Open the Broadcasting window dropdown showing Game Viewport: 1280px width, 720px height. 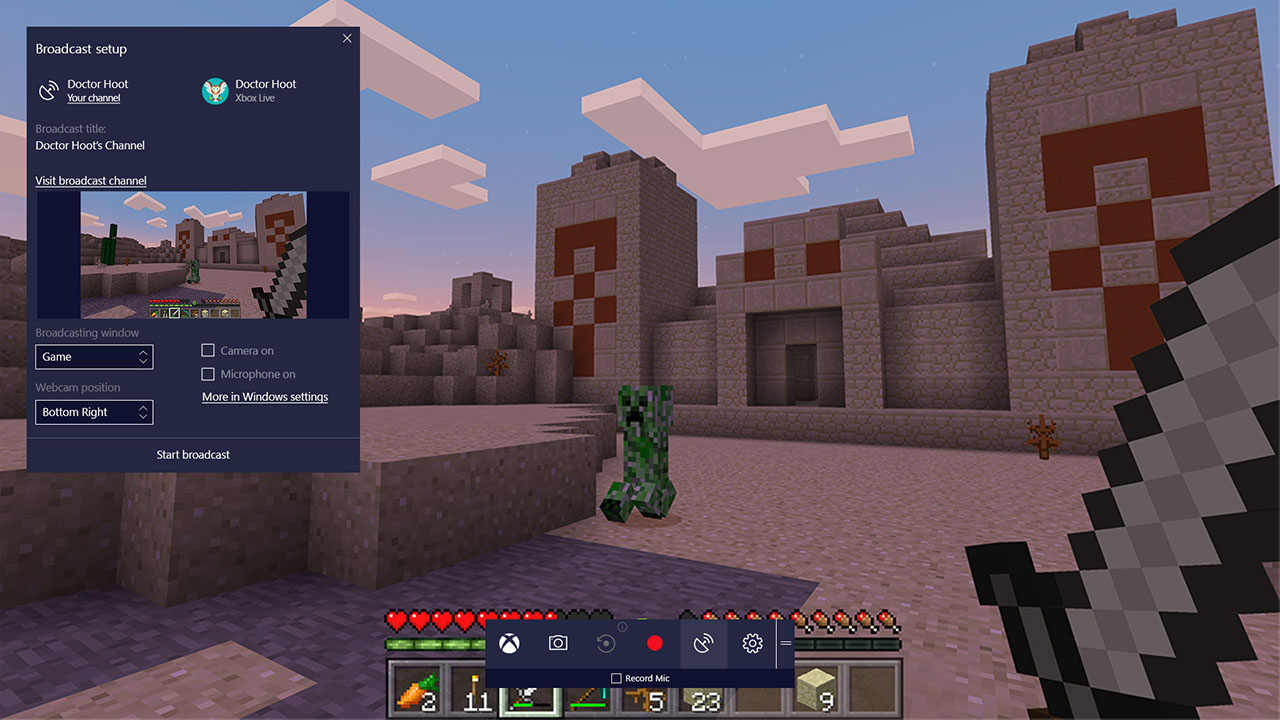coord(94,356)
